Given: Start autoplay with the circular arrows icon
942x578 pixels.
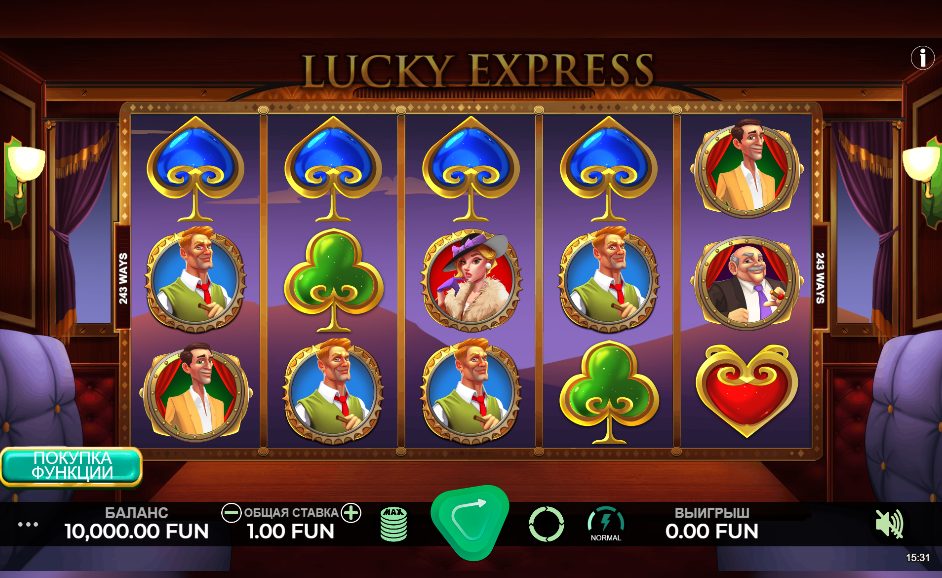Looking at the screenshot, I should (x=546, y=523).
